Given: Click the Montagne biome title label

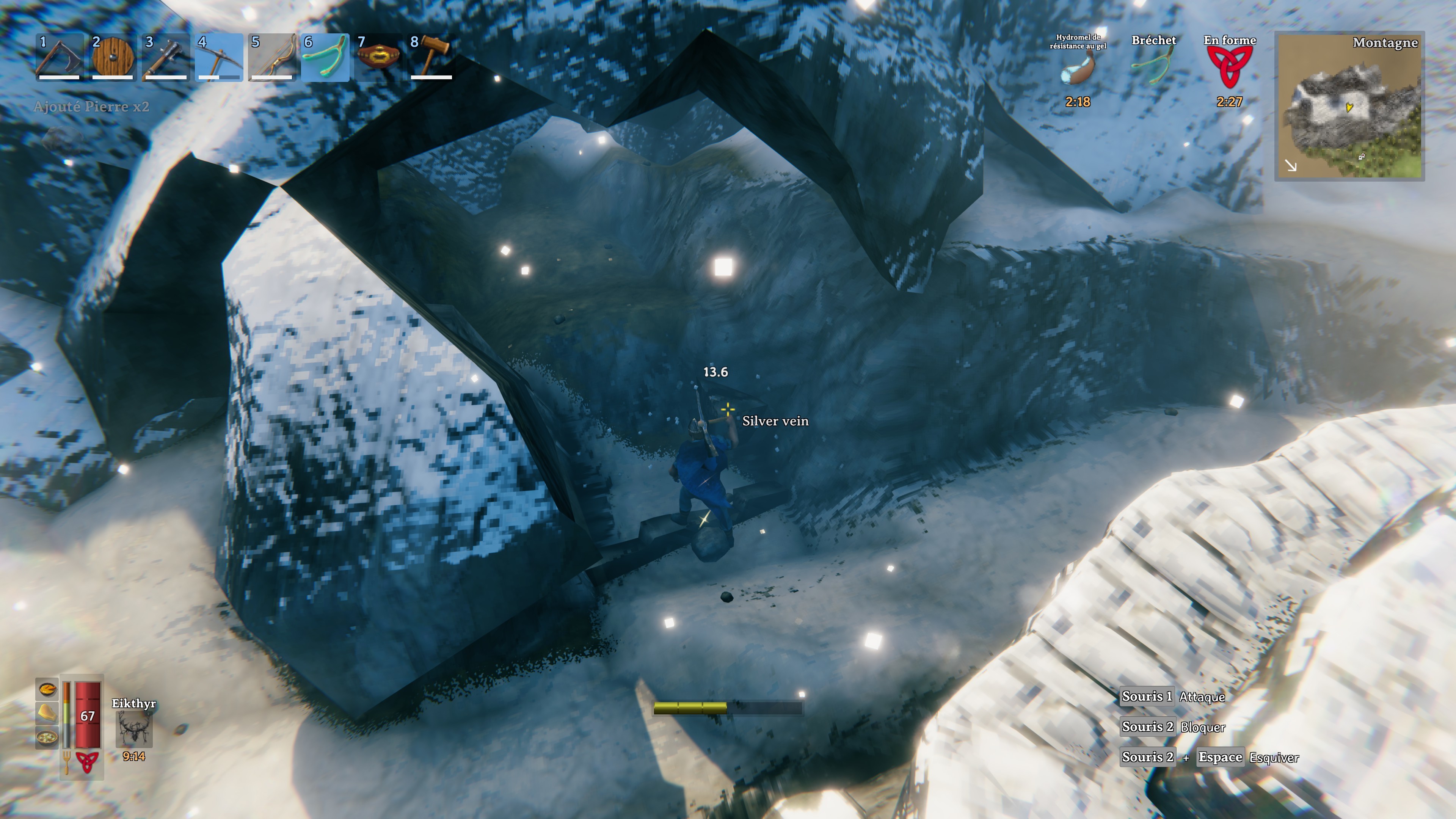Looking at the screenshot, I should click(x=1385, y=44).
